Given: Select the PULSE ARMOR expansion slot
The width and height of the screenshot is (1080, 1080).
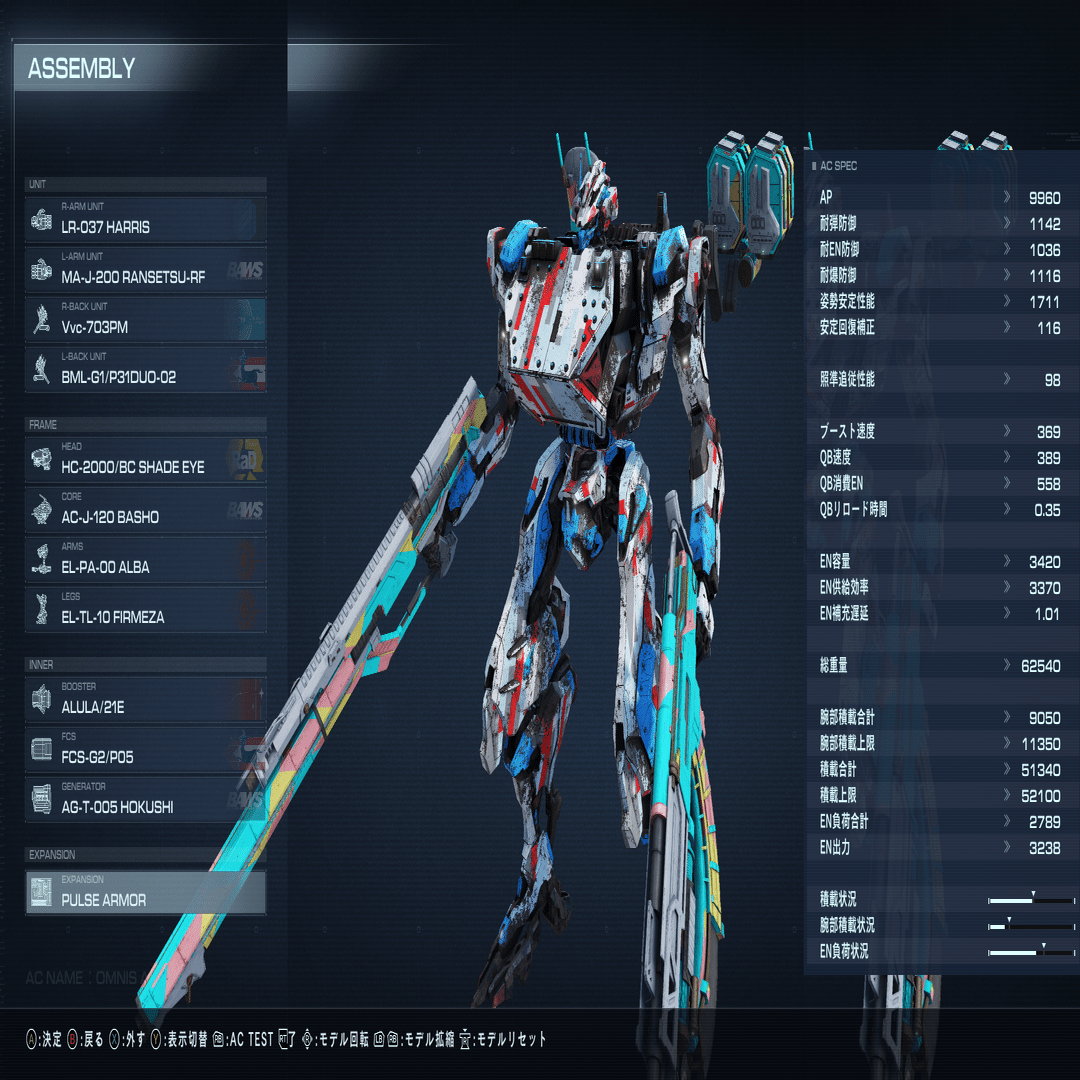Looking at the screenshot, I should click(146, 893).
